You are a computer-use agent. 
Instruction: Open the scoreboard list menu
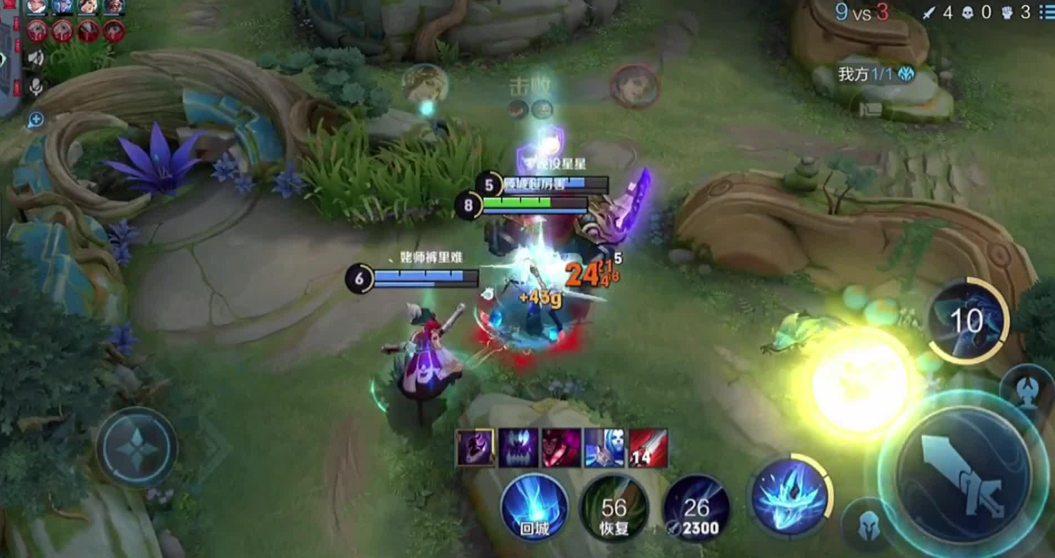(1045, 13)
